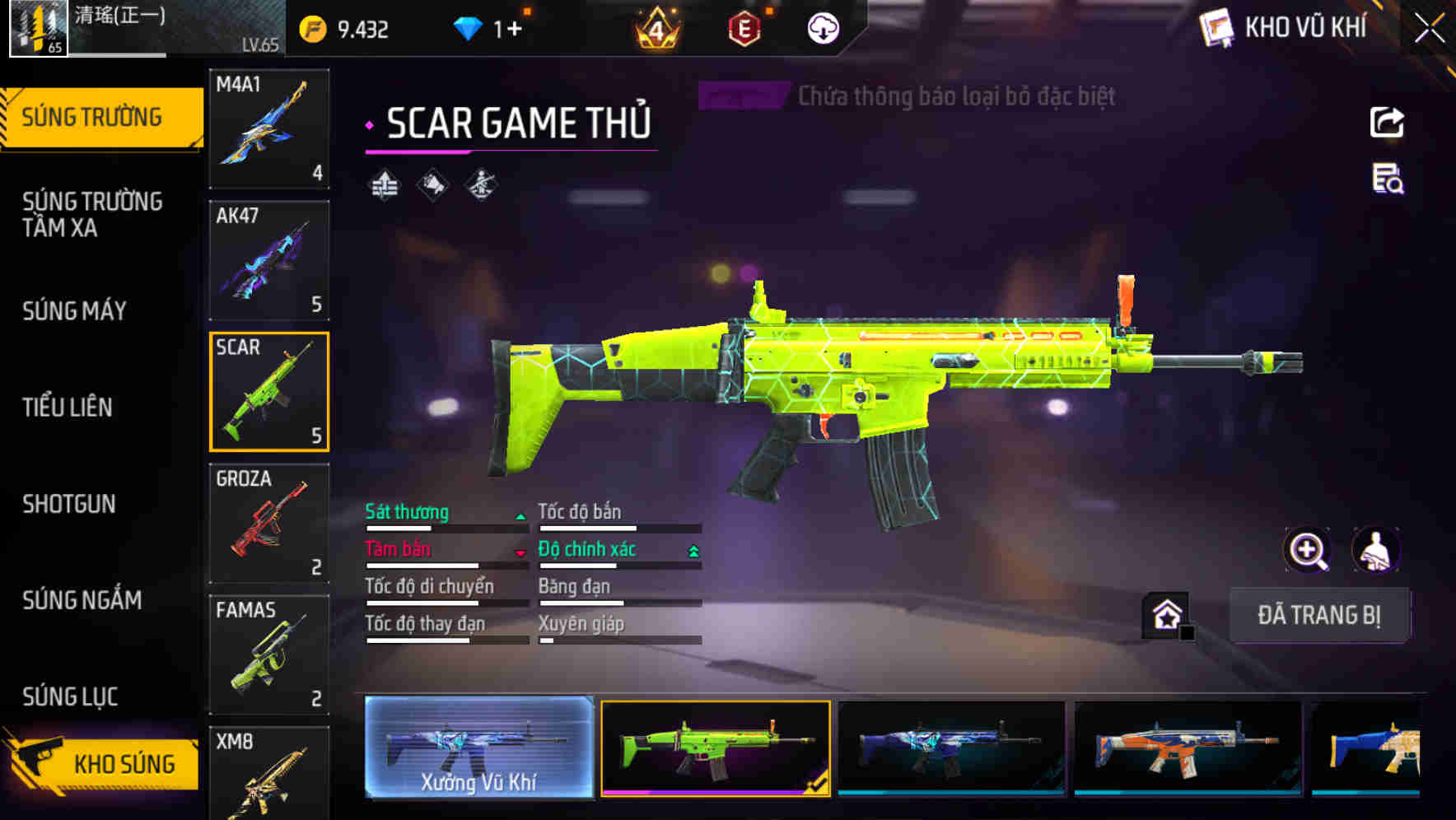Click the diamond icon next to the 1+ count
This screenshot has width=1456, height=820.
[469, 27]
